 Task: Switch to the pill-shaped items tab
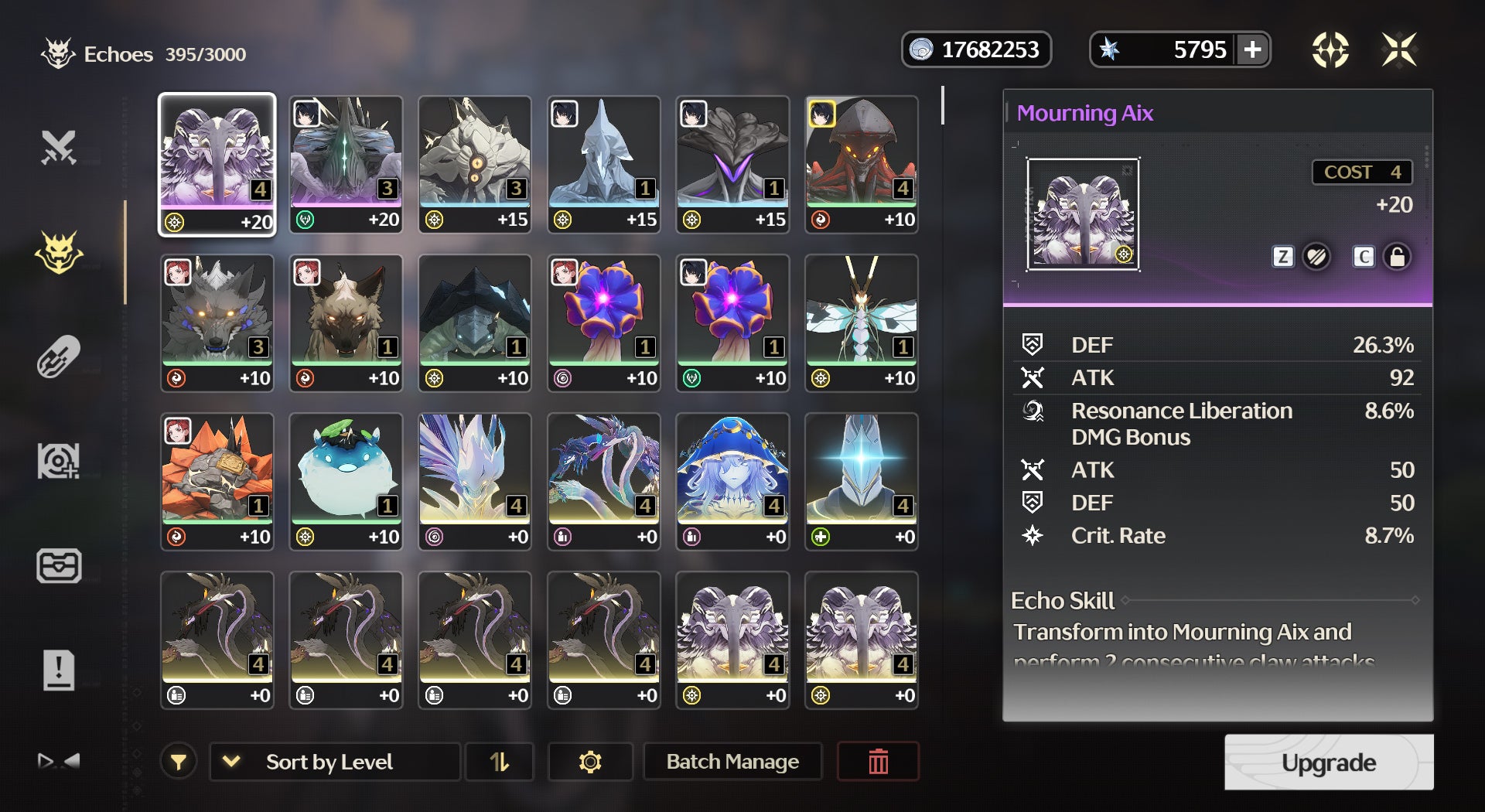point(59,357)
